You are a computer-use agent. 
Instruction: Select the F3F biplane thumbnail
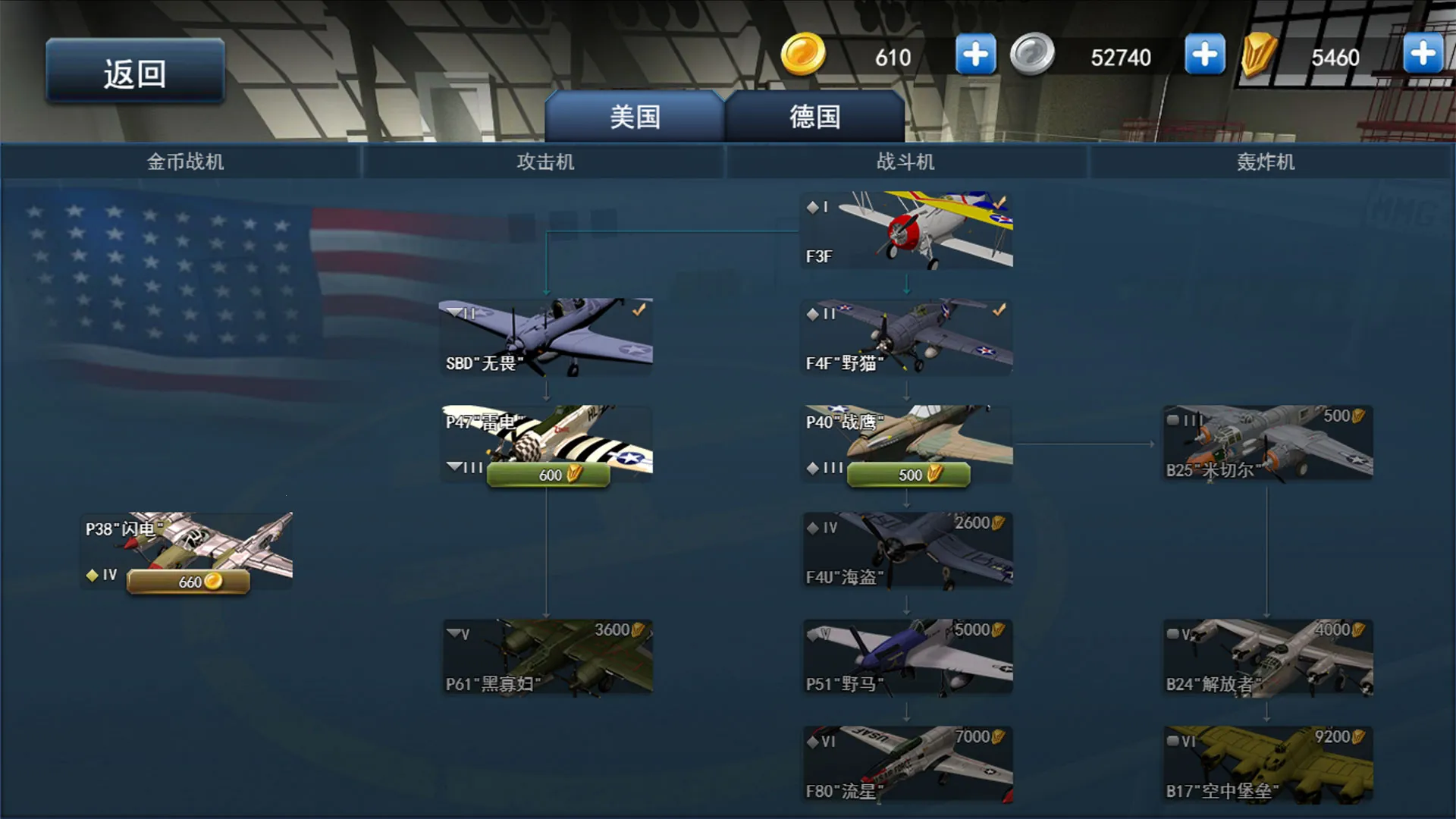[905, 231]
